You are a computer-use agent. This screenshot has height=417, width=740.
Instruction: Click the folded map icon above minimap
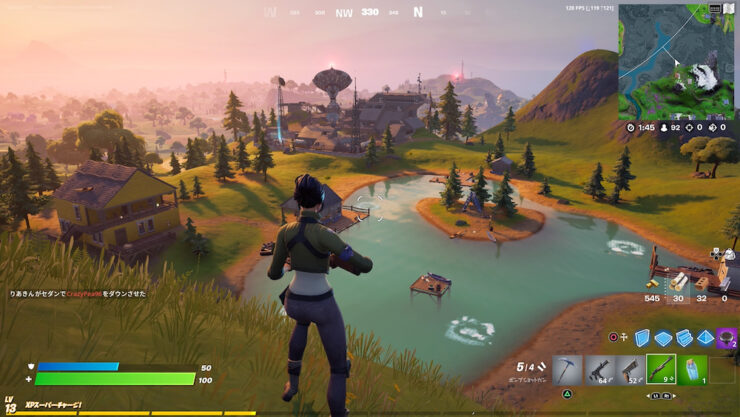point(730,8)
